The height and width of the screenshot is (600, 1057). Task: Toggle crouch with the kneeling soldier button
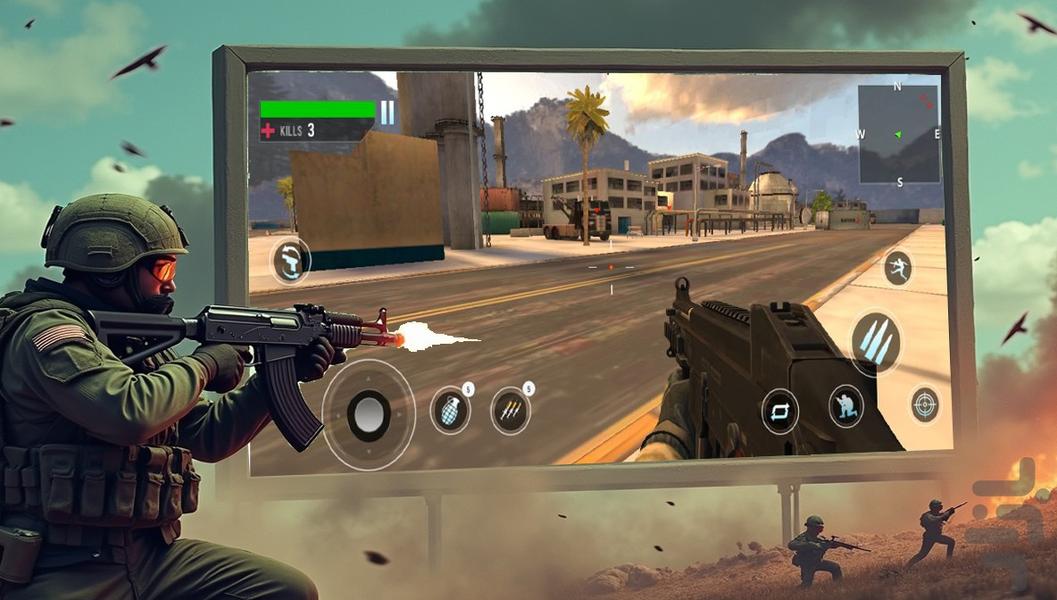point(846,405)
